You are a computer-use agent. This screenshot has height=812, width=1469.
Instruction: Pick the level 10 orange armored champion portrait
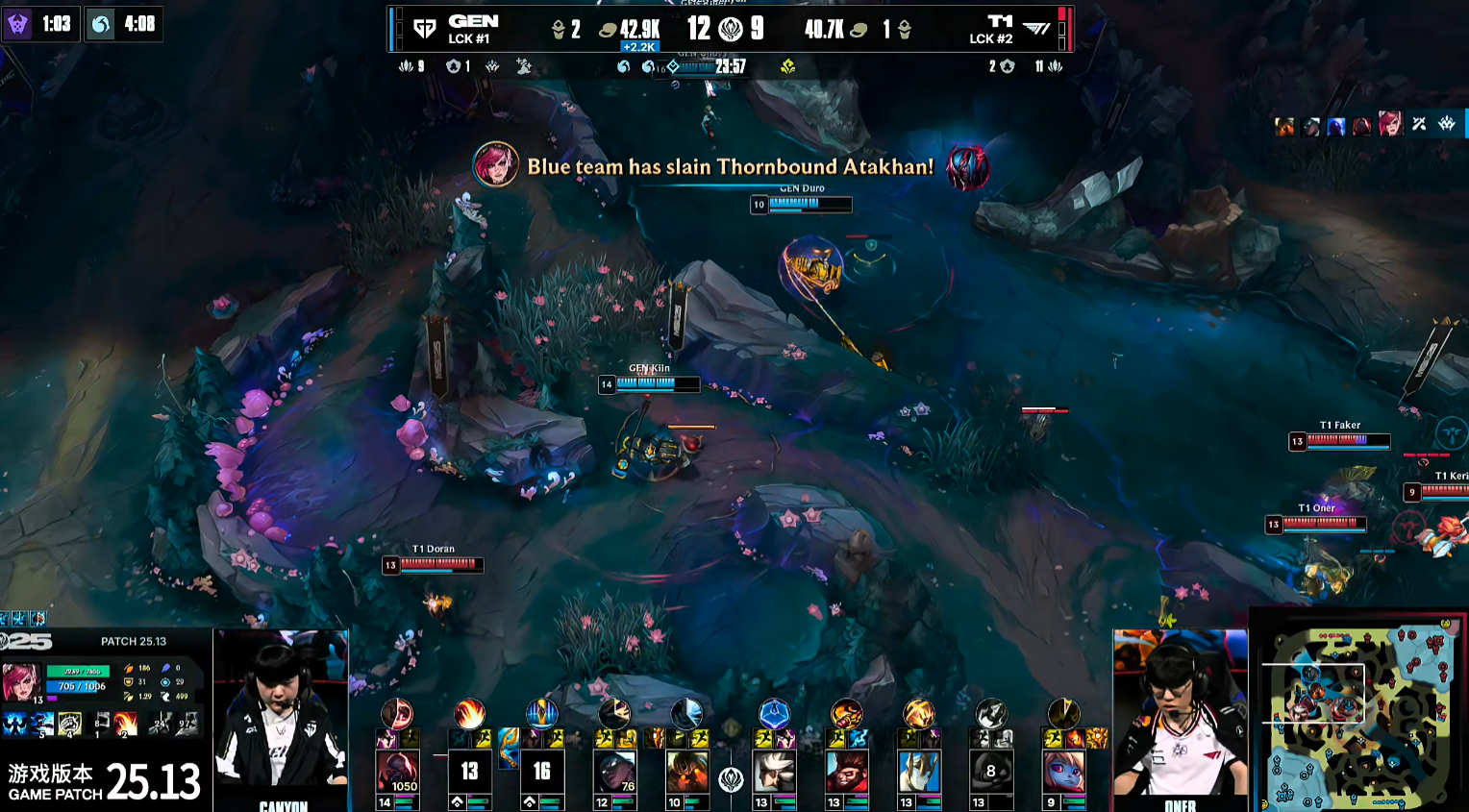(686, 773)
